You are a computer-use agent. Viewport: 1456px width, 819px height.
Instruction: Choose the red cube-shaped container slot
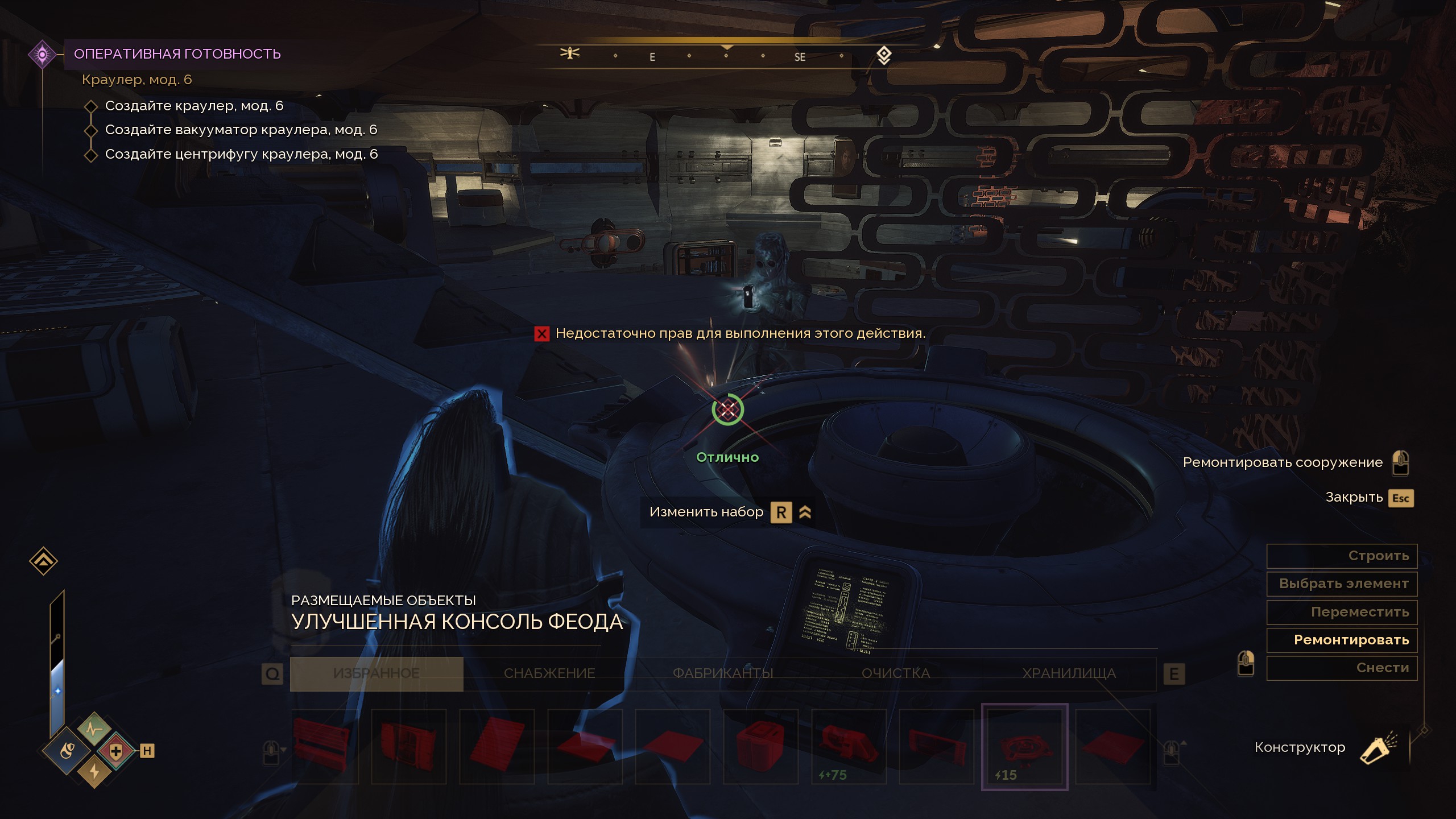pyautogui.click(x=760, y=746)
